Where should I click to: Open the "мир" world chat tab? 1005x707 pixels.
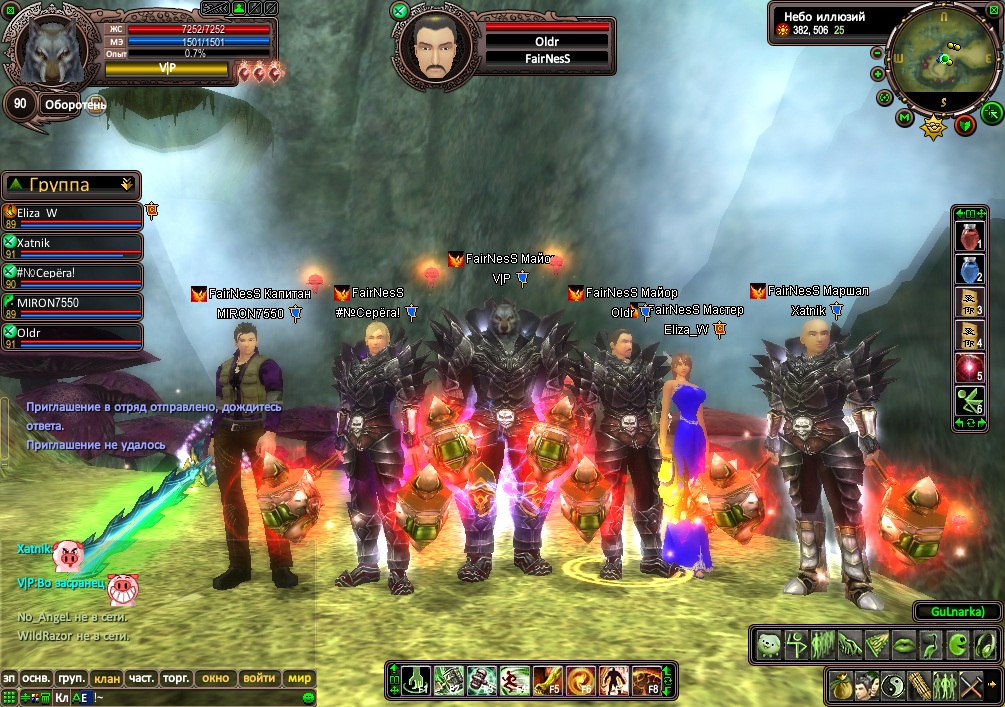pyautogui.click(x=300, y=678)
